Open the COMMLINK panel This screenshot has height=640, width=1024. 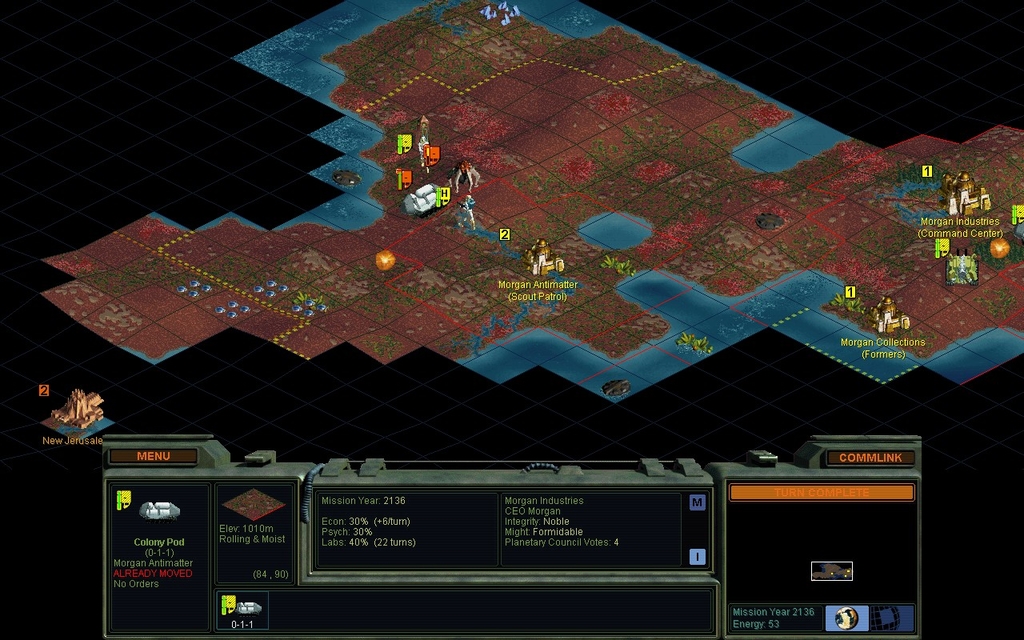click(x=870, y=457)
